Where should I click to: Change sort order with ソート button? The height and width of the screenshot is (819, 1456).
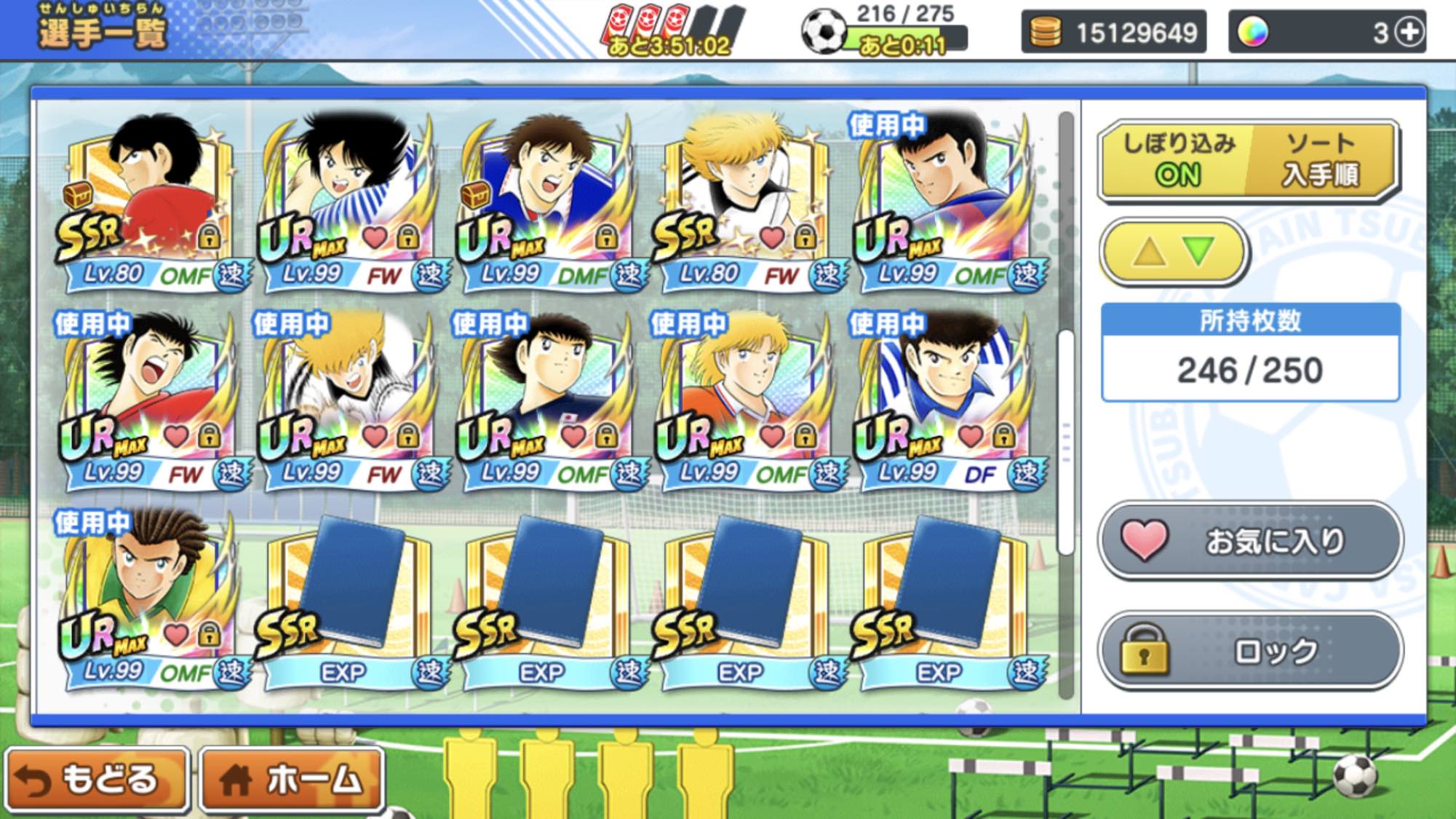(1320, 159)
